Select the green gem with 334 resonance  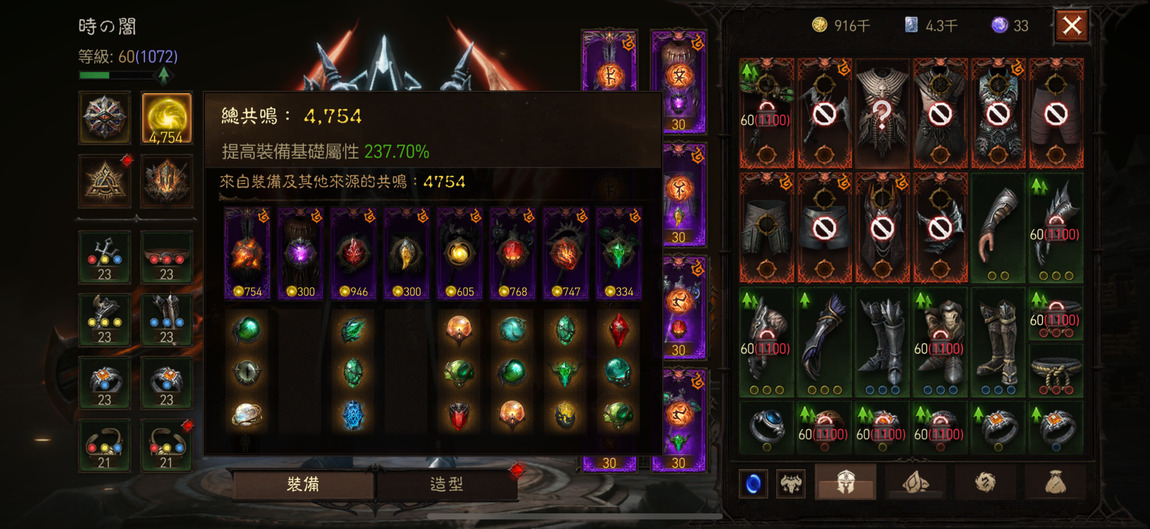pos(619,253)
